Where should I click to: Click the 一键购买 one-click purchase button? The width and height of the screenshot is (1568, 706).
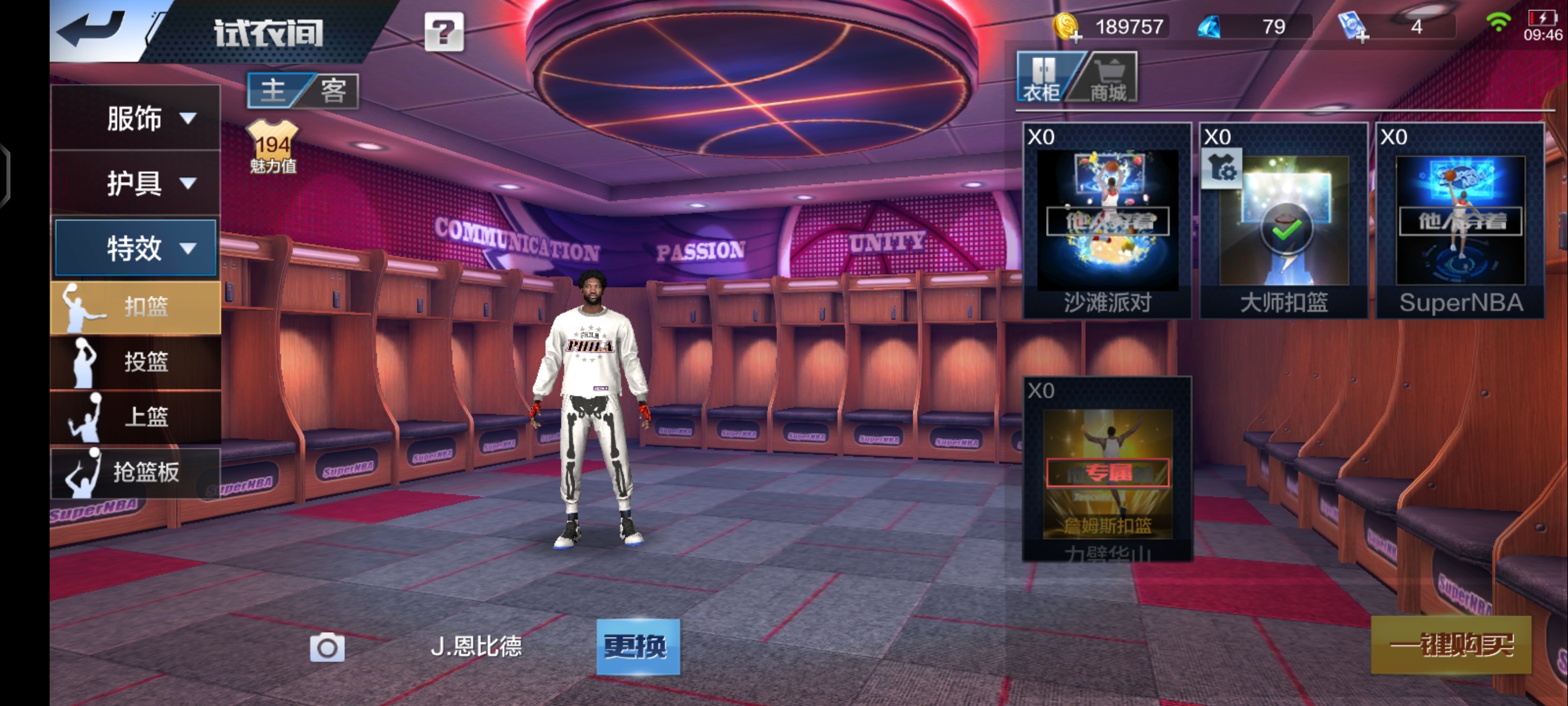point(1450,645)
